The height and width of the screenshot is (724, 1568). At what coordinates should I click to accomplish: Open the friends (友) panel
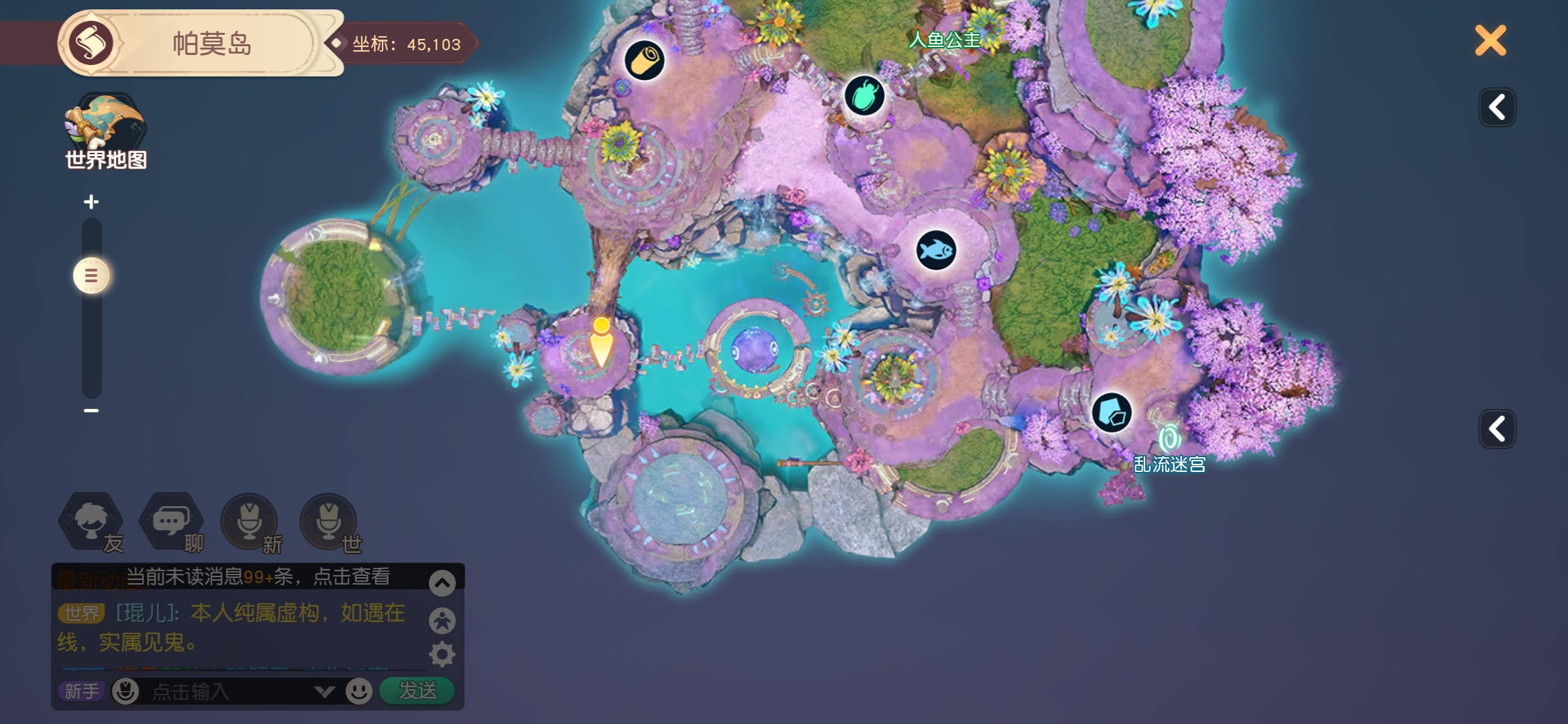coord(92,522)
